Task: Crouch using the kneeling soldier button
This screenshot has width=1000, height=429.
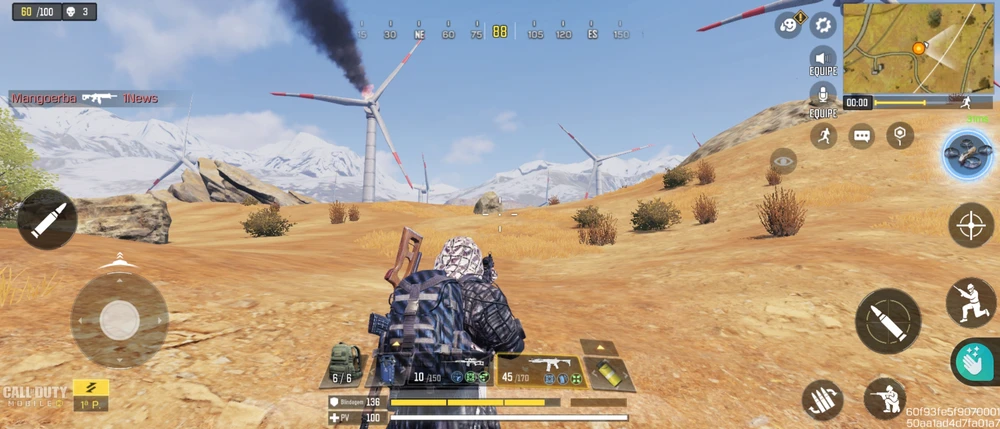Action: (x=884, y=397)
